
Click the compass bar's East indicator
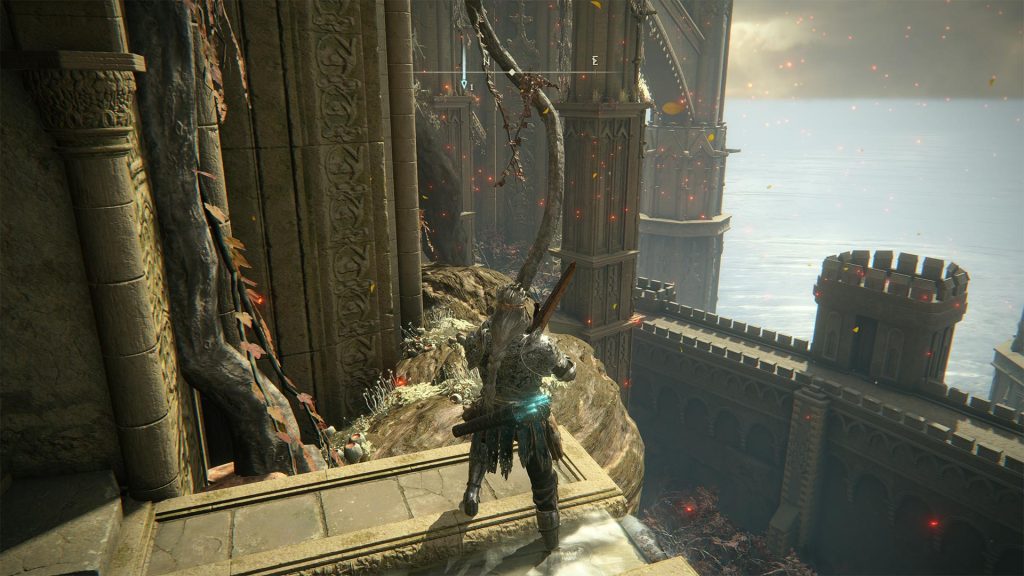tap(595, 61)
